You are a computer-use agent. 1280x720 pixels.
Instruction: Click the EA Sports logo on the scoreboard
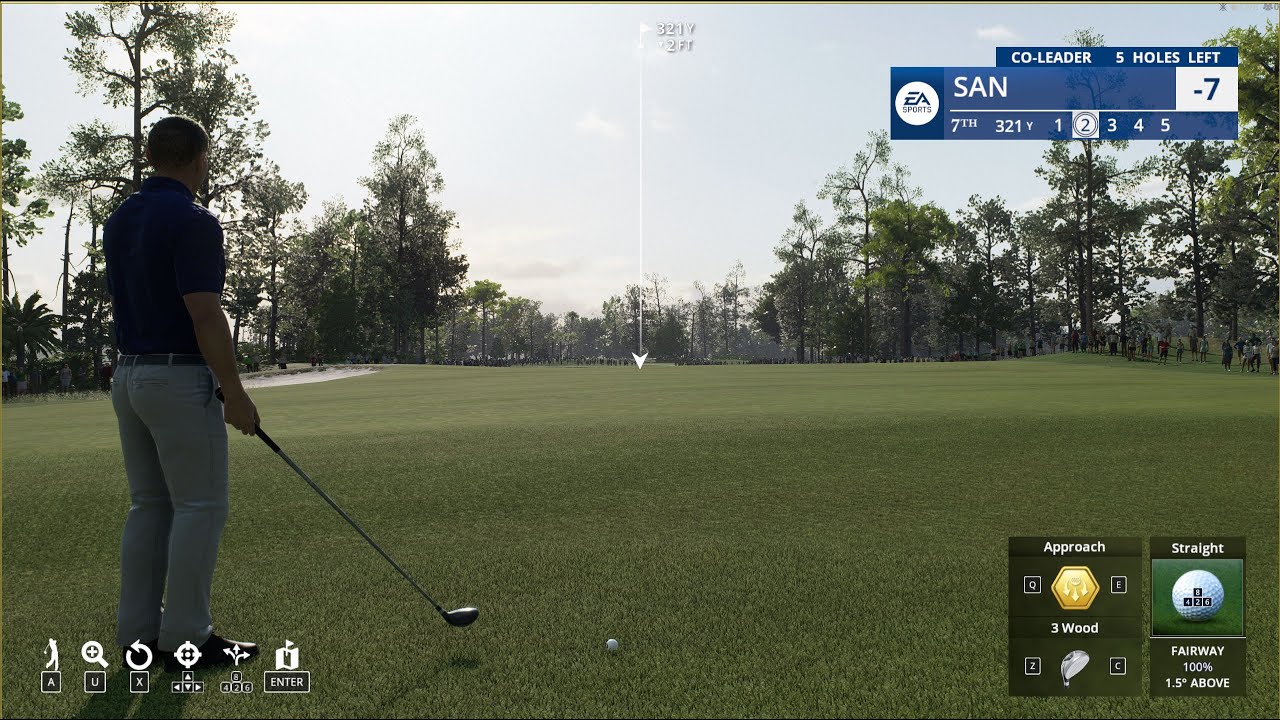[x=917, y=103]
